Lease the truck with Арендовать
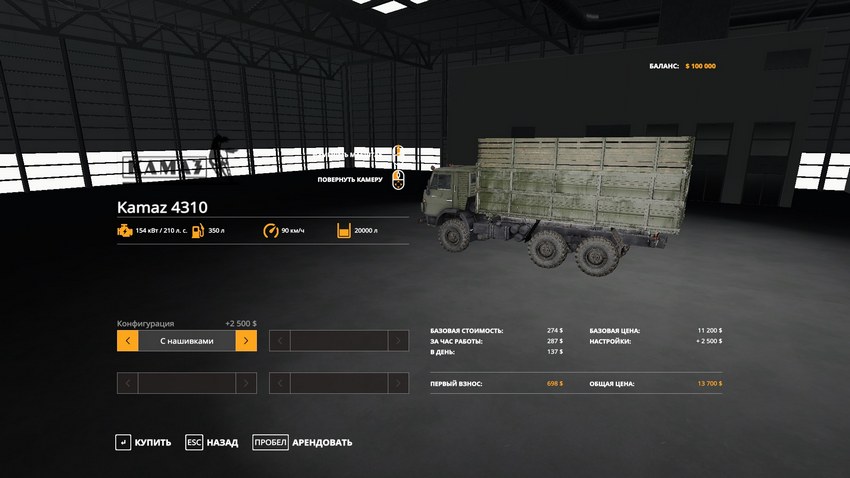 pos(302,442)
